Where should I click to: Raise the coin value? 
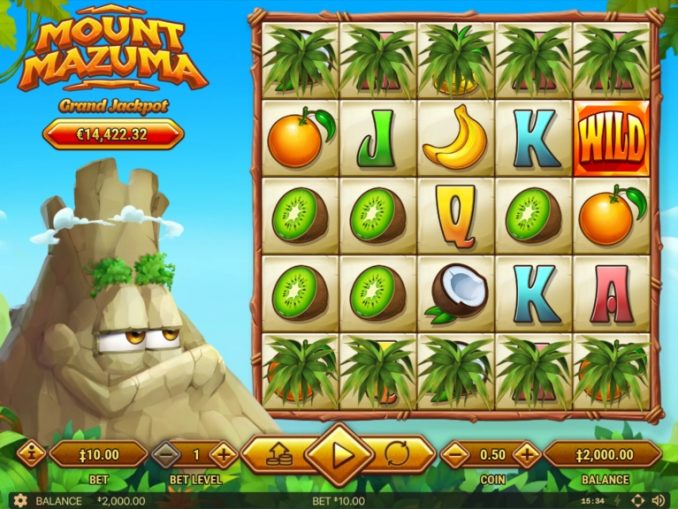coord(526,455)
